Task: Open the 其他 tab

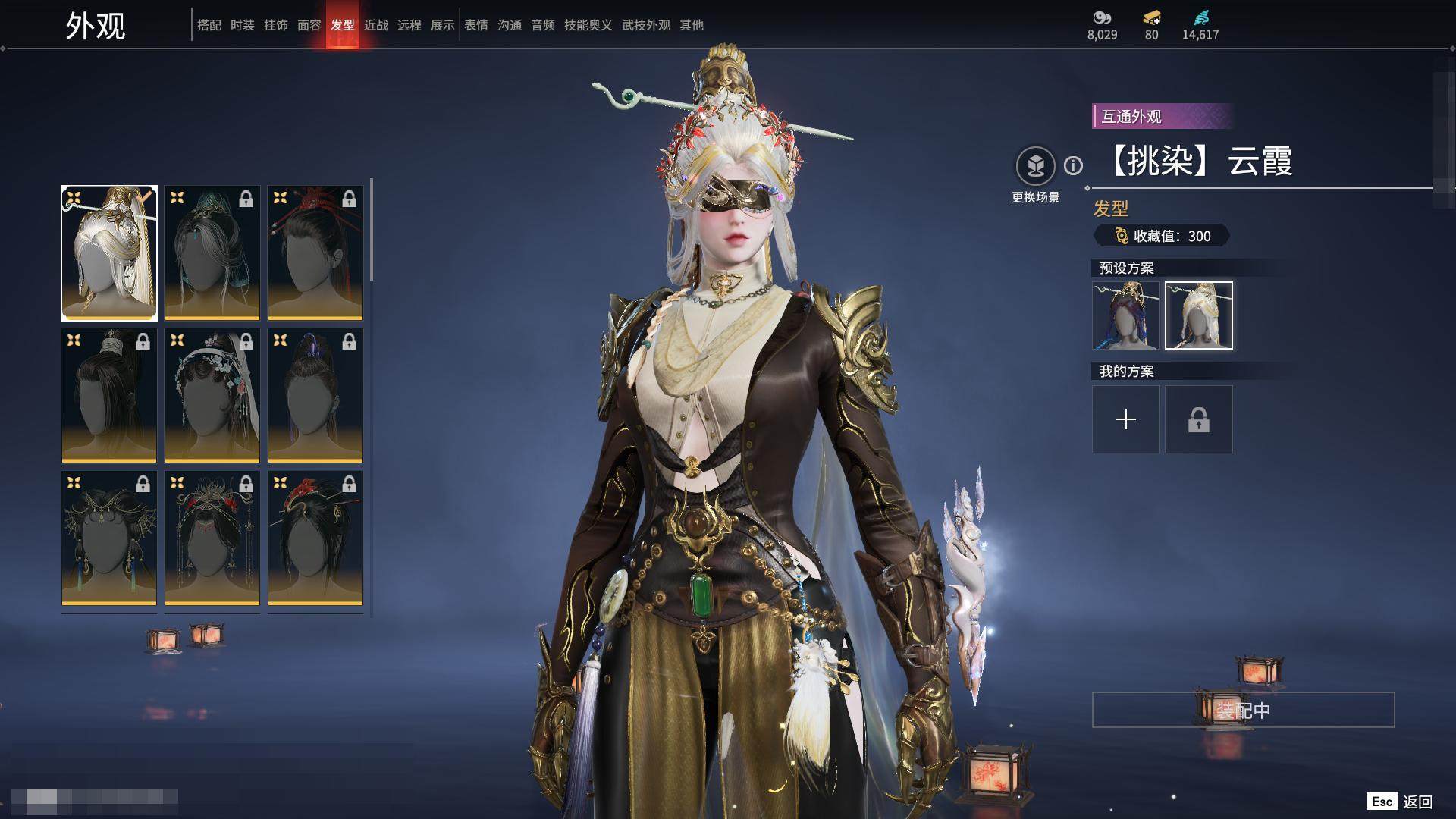Action: click(691, 25)
